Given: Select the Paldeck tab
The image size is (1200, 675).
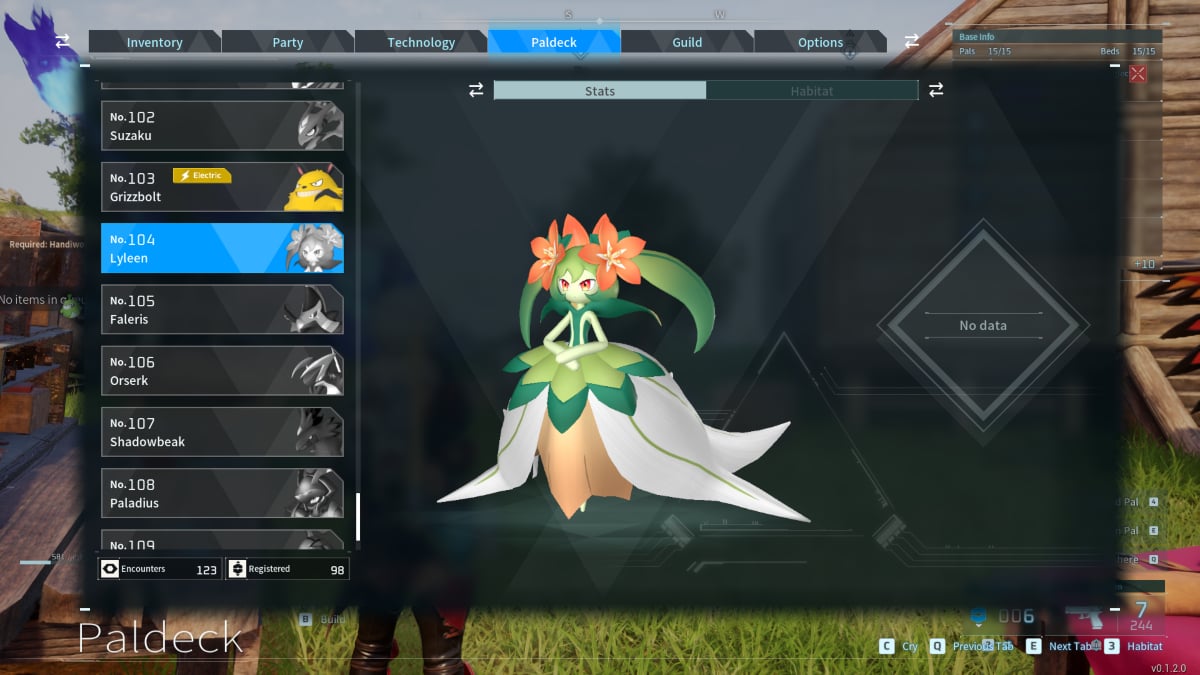Looking at the screenshot, I should 554,42.
